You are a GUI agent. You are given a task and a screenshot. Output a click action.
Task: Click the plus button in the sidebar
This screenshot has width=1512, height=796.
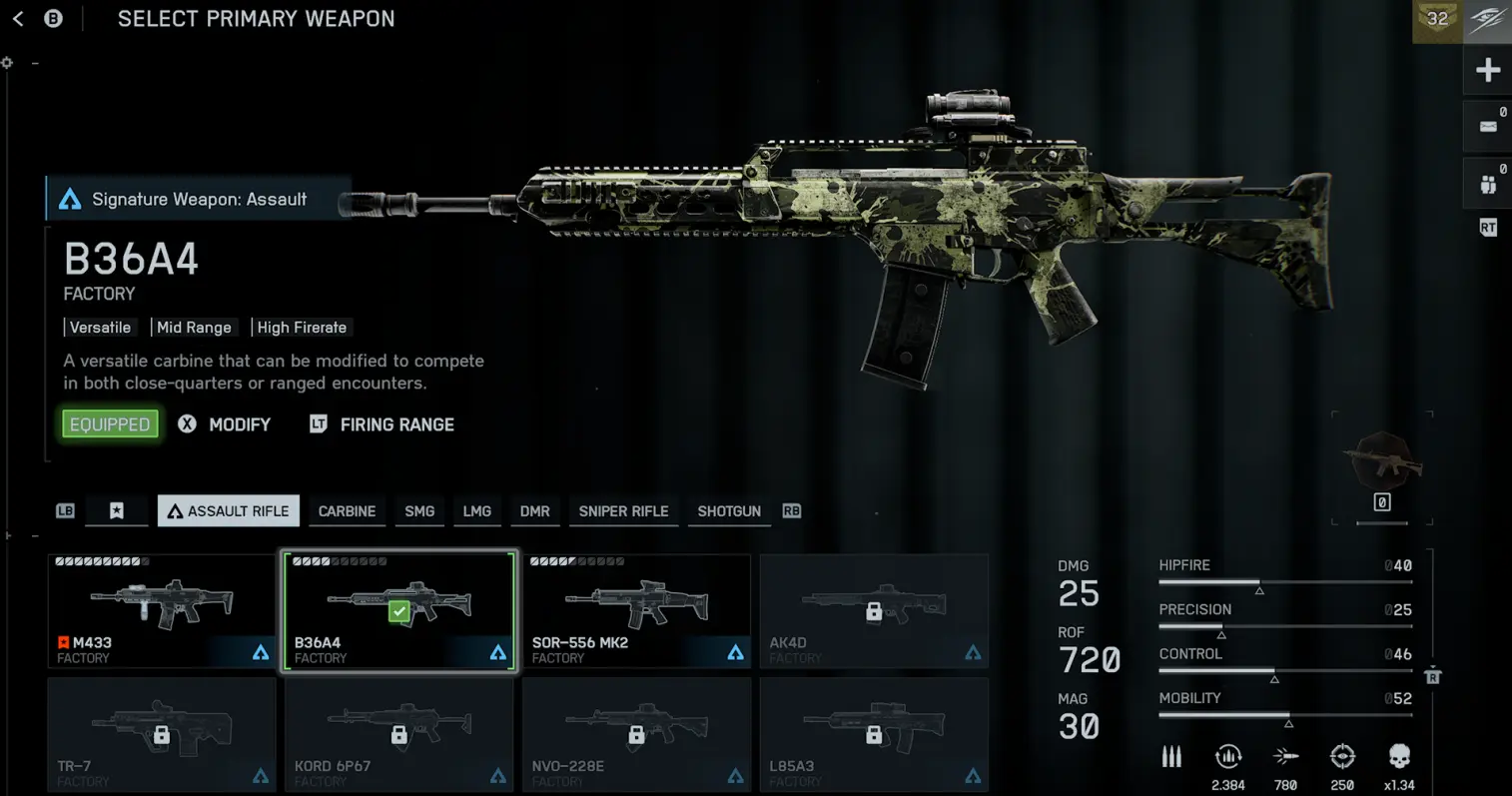pyautogui.click(x=1488, y=70)
